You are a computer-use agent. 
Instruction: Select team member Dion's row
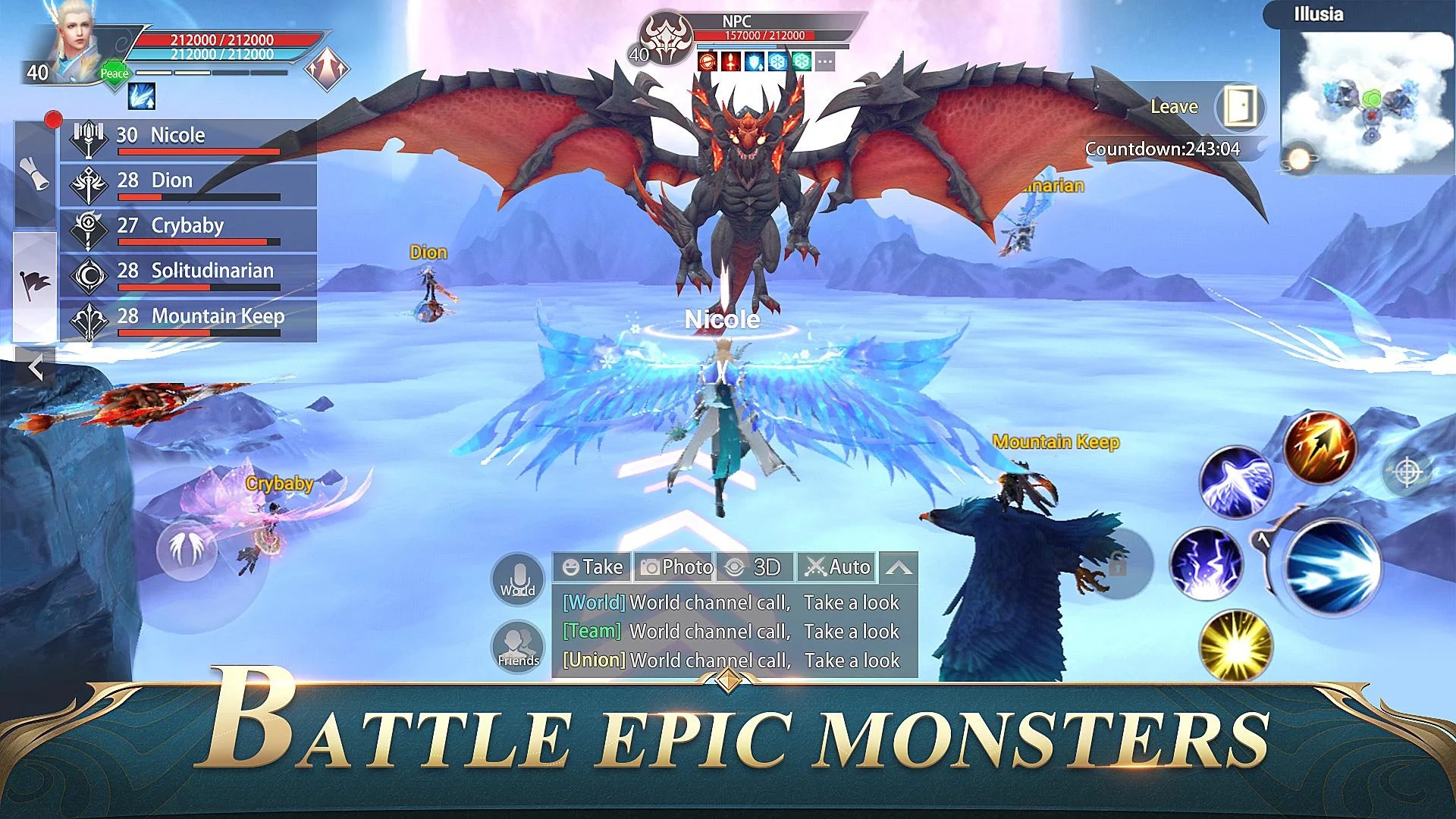[188, 184]
